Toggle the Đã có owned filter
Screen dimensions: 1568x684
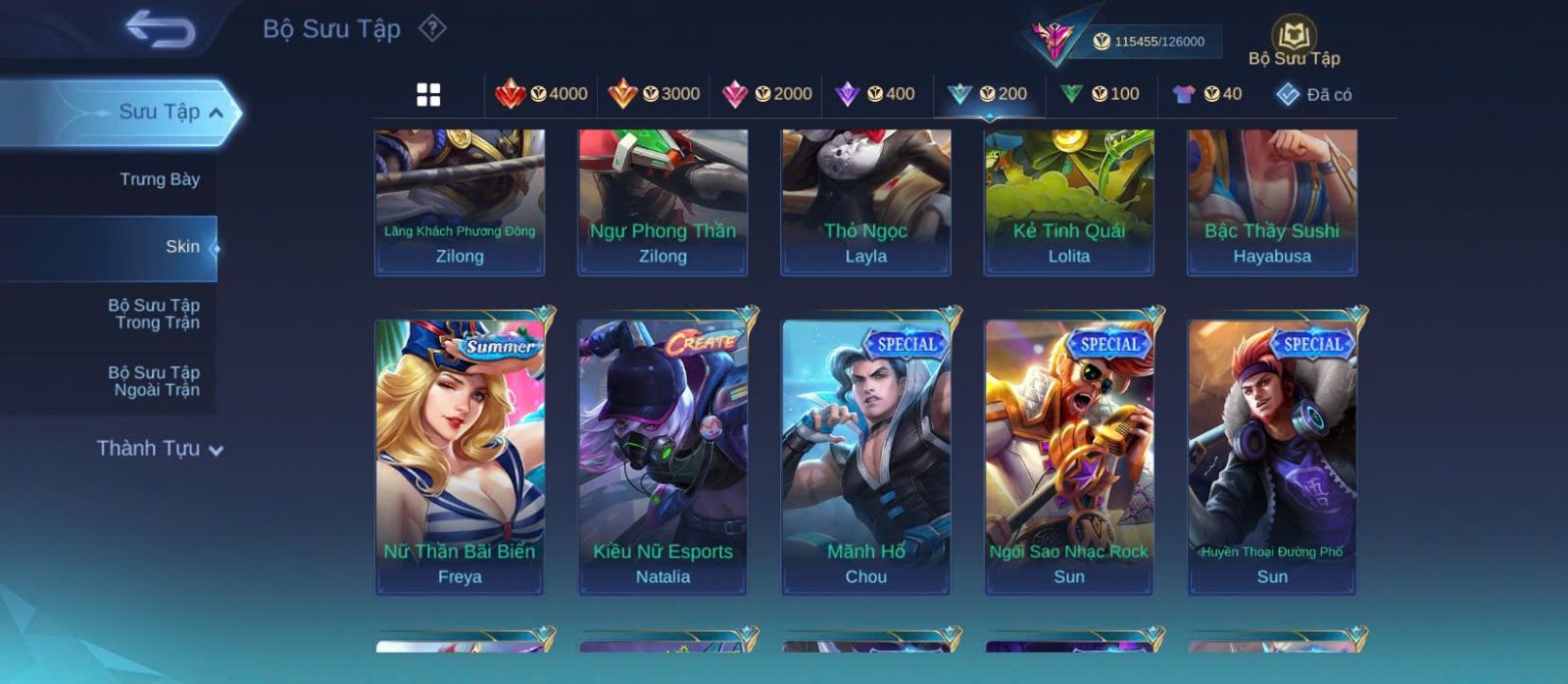click(x=1314, y=94)
